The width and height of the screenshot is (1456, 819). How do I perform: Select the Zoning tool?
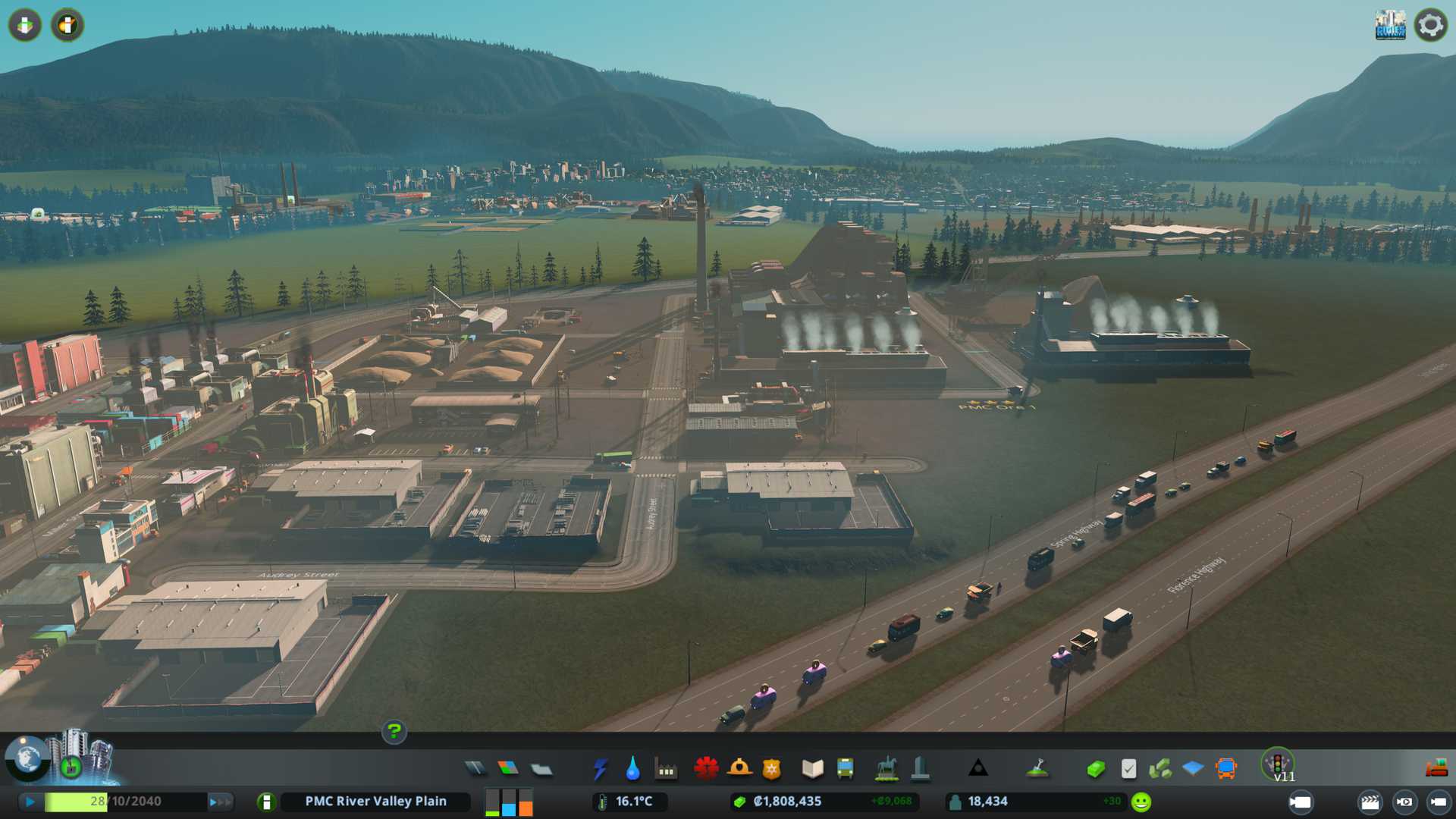click(x=508, y=769)
